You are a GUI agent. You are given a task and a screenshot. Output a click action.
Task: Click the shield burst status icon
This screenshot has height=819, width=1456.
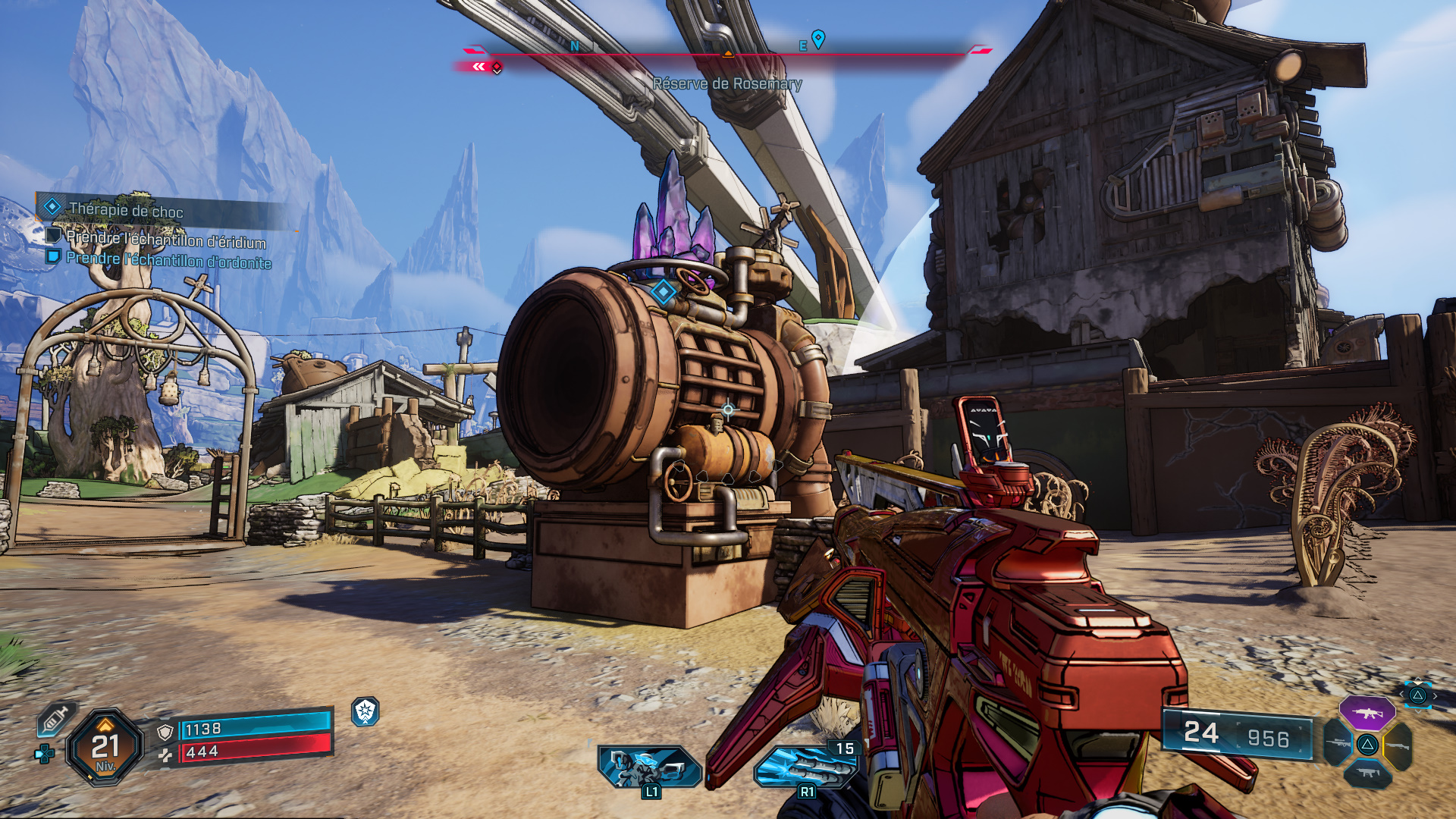click(366, 711)
